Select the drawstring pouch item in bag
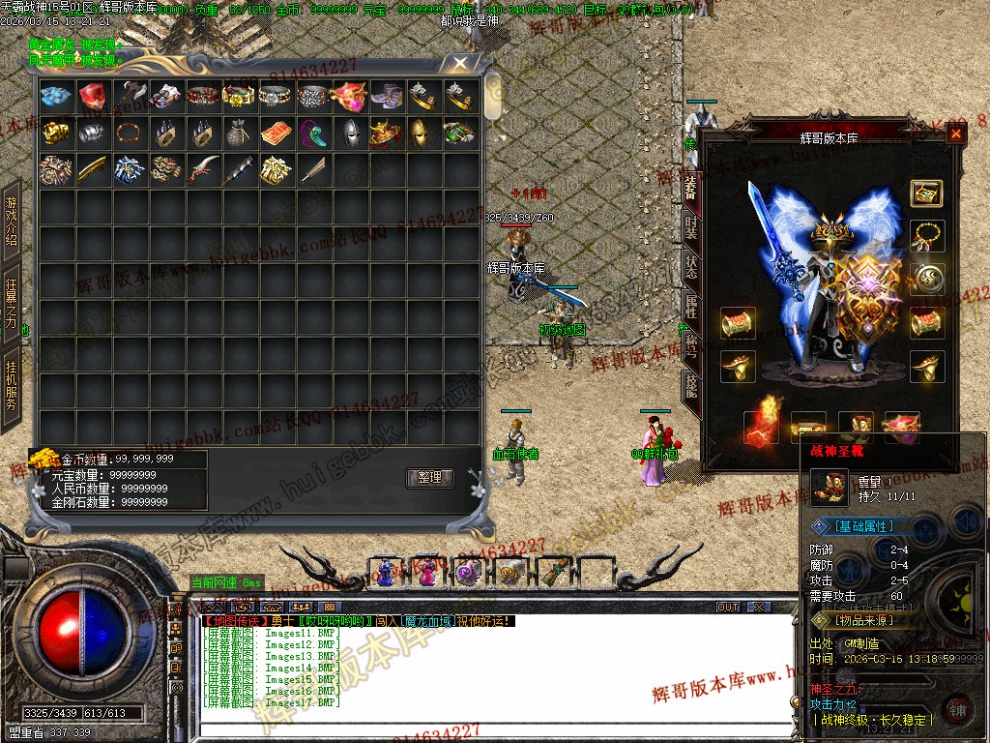The width and height of the screenshot is (990, 743). point(240,133)
